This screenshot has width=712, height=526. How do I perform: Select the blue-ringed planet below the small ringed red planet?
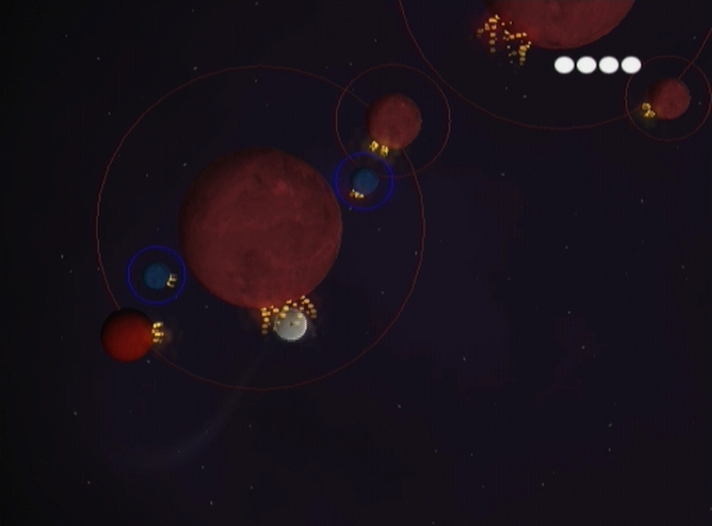(364, 181)
